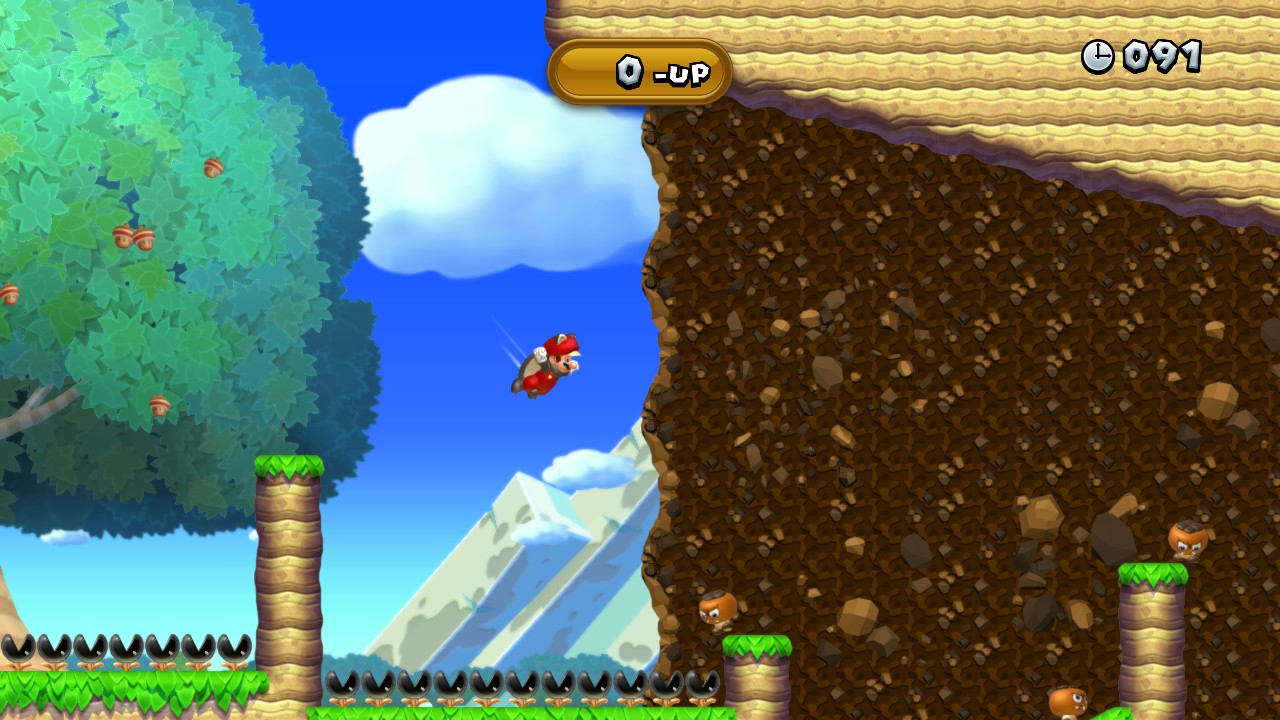The height and width of the screenshot is (720, 1280).
Task: Click the clock icon next to the timer
Action: pos(1097,56)
